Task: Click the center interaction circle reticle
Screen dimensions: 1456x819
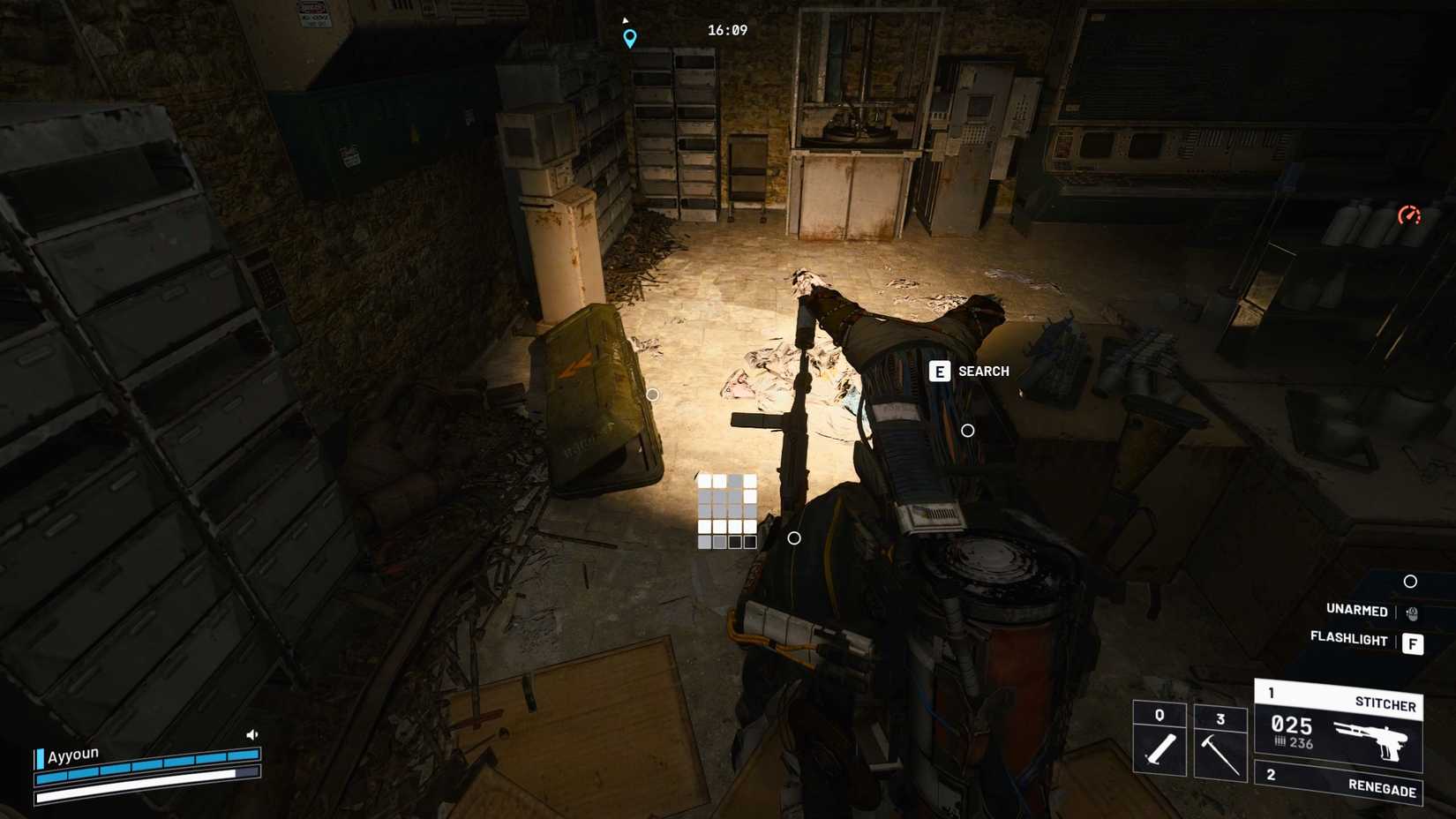Action: pos(967,432)
